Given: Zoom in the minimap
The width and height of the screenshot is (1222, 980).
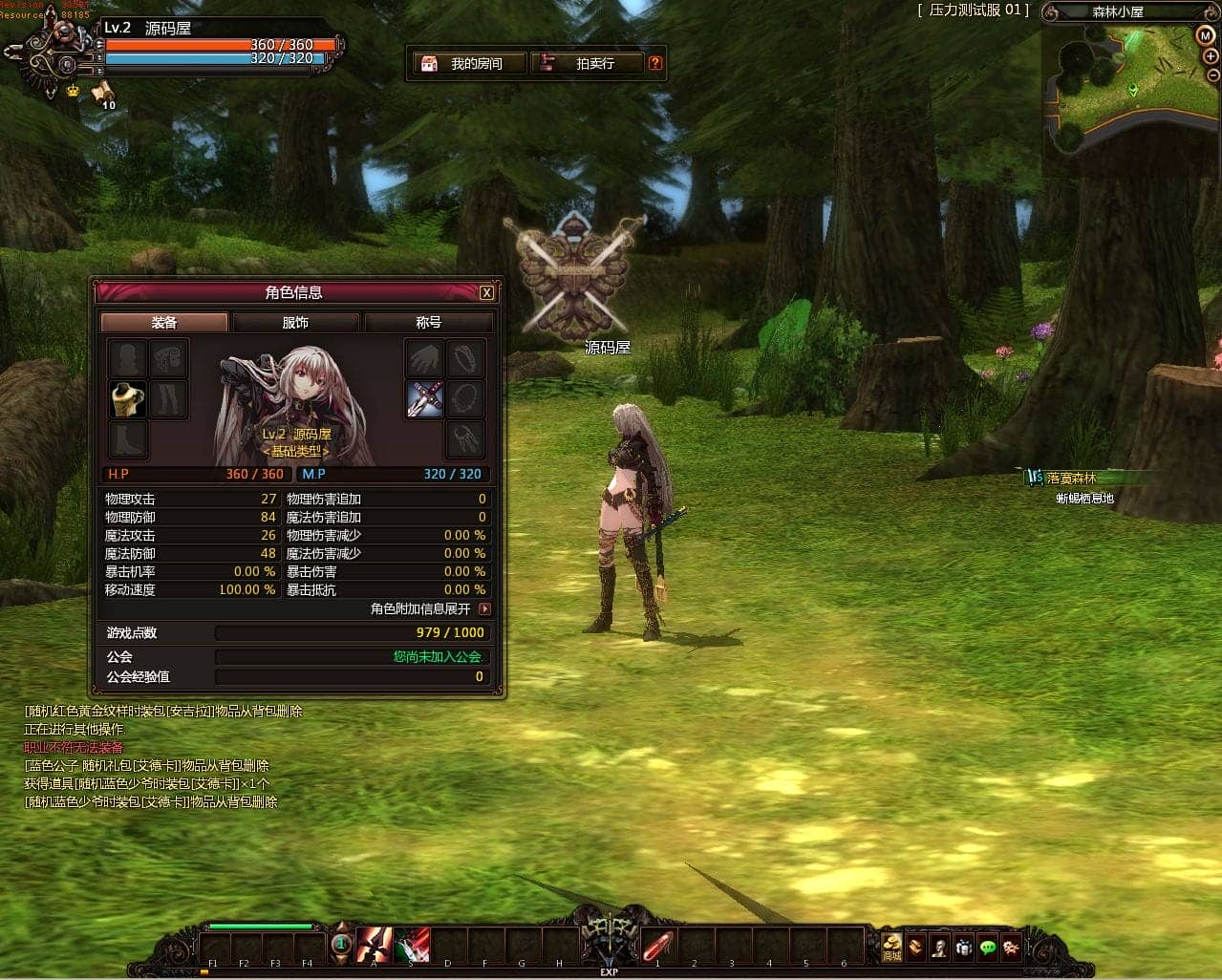Looking at the screenshot, I should click(1211, 56).
